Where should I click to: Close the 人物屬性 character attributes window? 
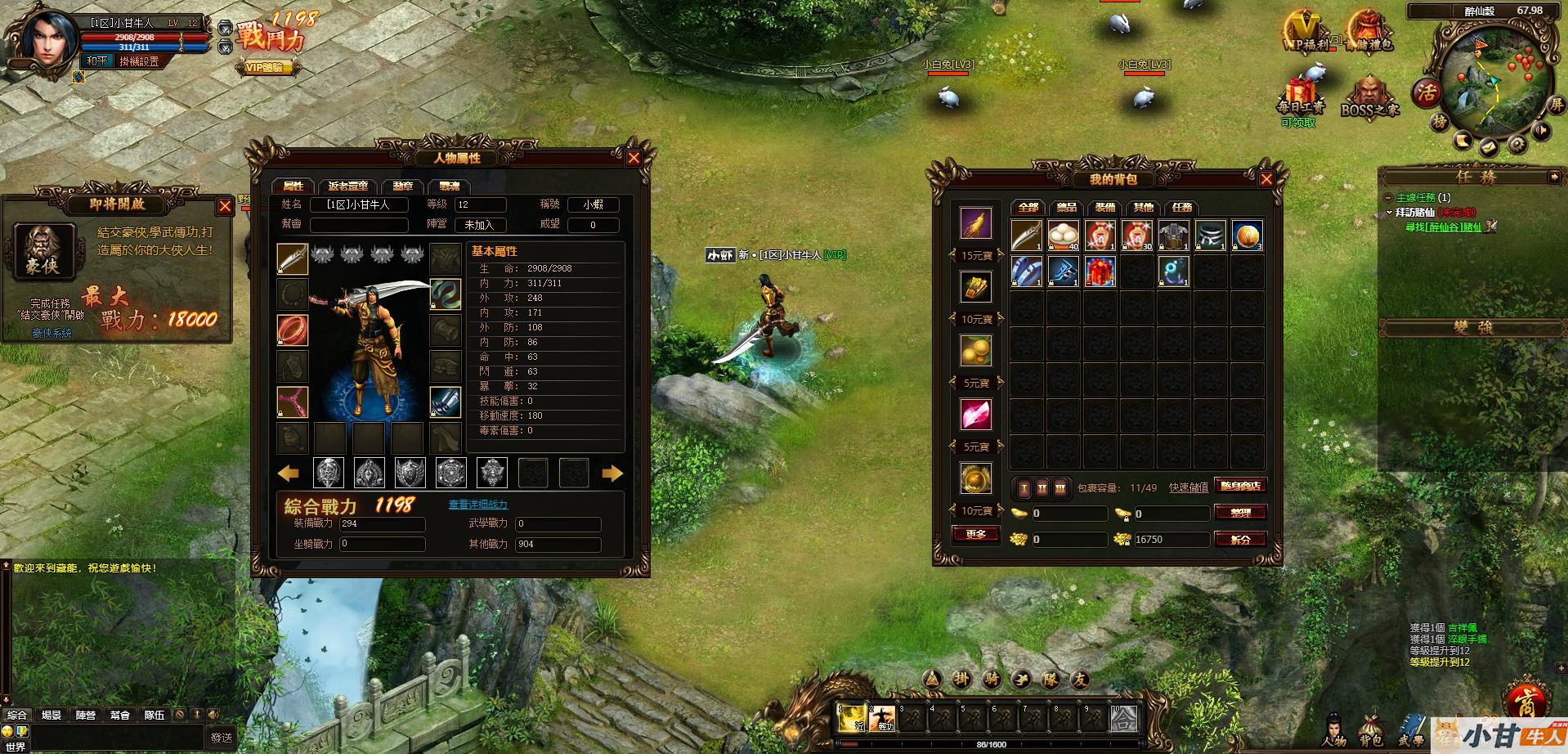(634, 158)
